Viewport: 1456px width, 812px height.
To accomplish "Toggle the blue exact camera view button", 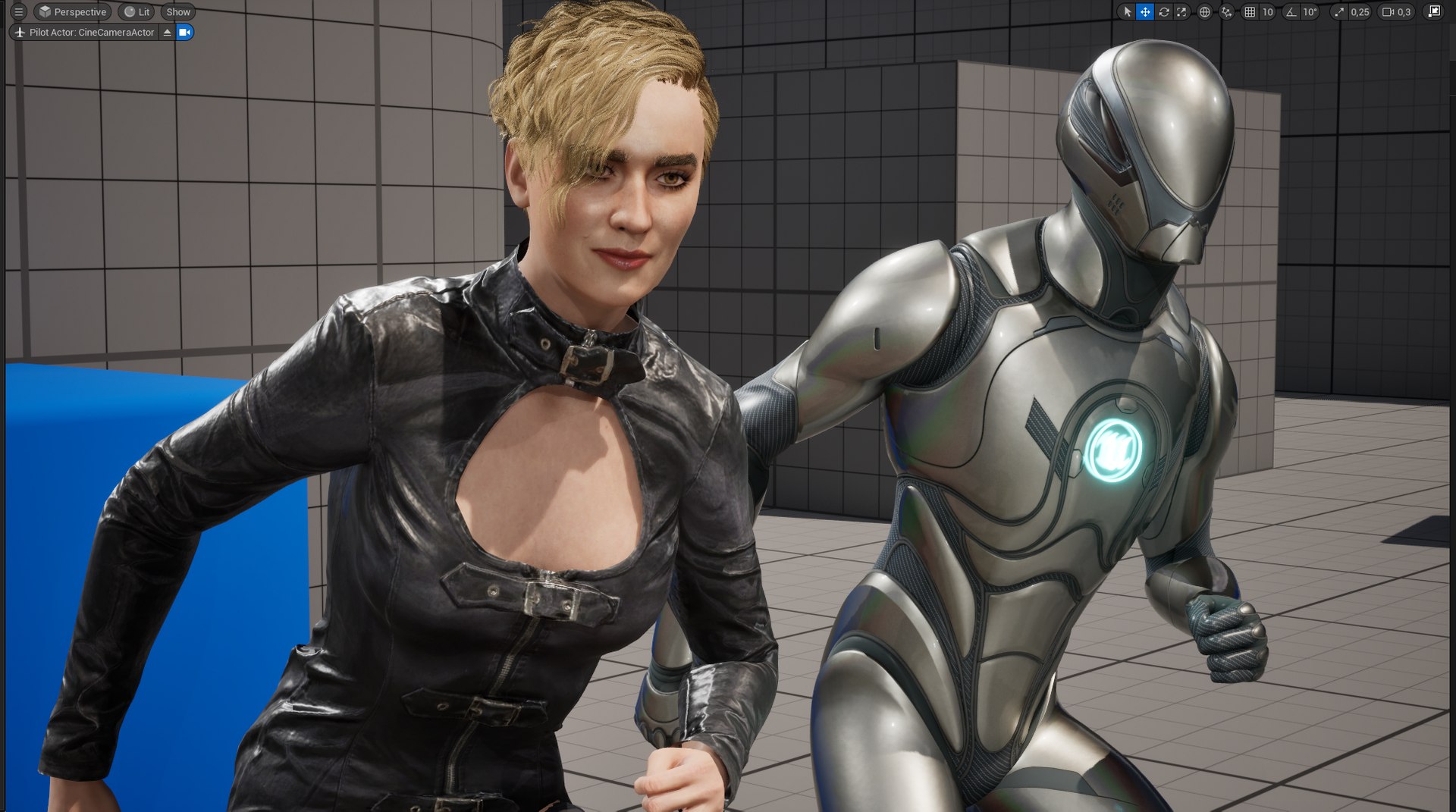I will (x=184, y=33).
